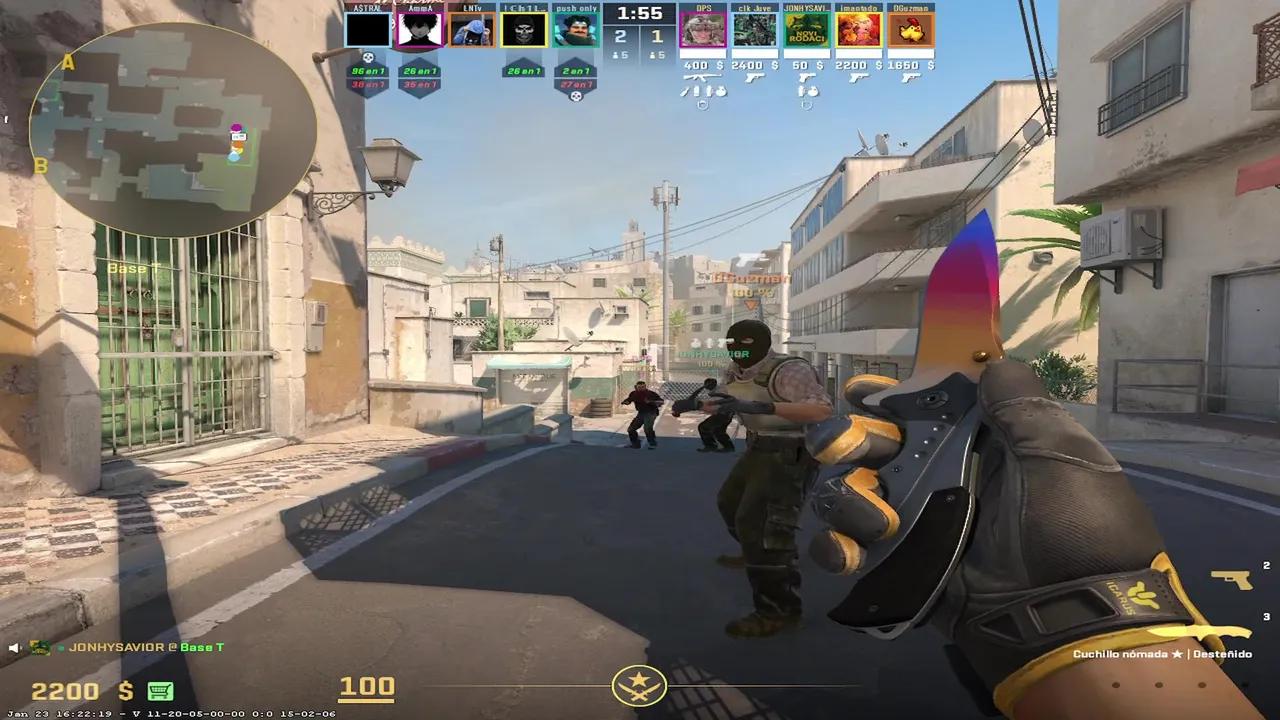Click the speaker icon next to JONHYSAVIOR
The width and height of the screenshot is (1280, 720).
click(14, 648)
